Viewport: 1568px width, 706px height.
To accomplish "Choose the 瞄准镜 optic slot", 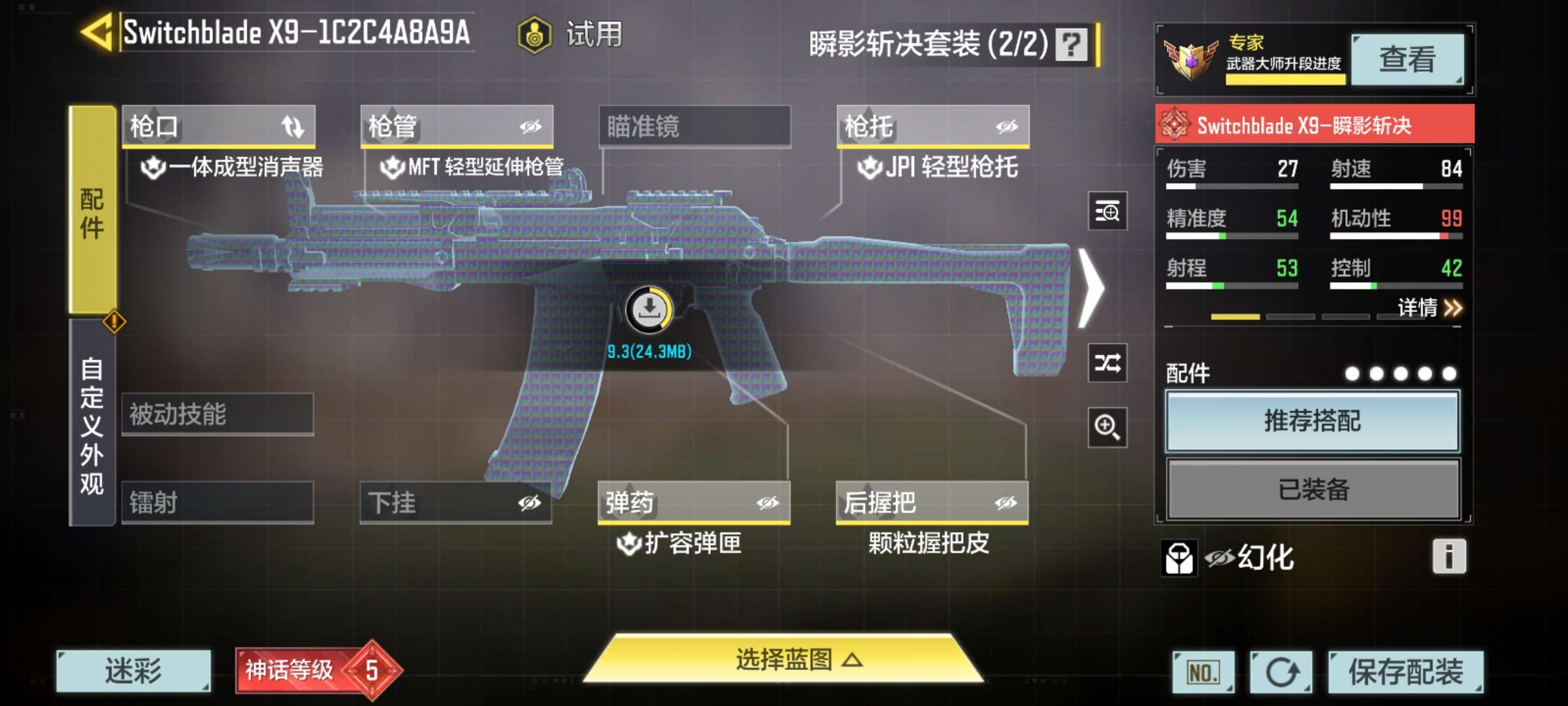I will coord(694,126).
